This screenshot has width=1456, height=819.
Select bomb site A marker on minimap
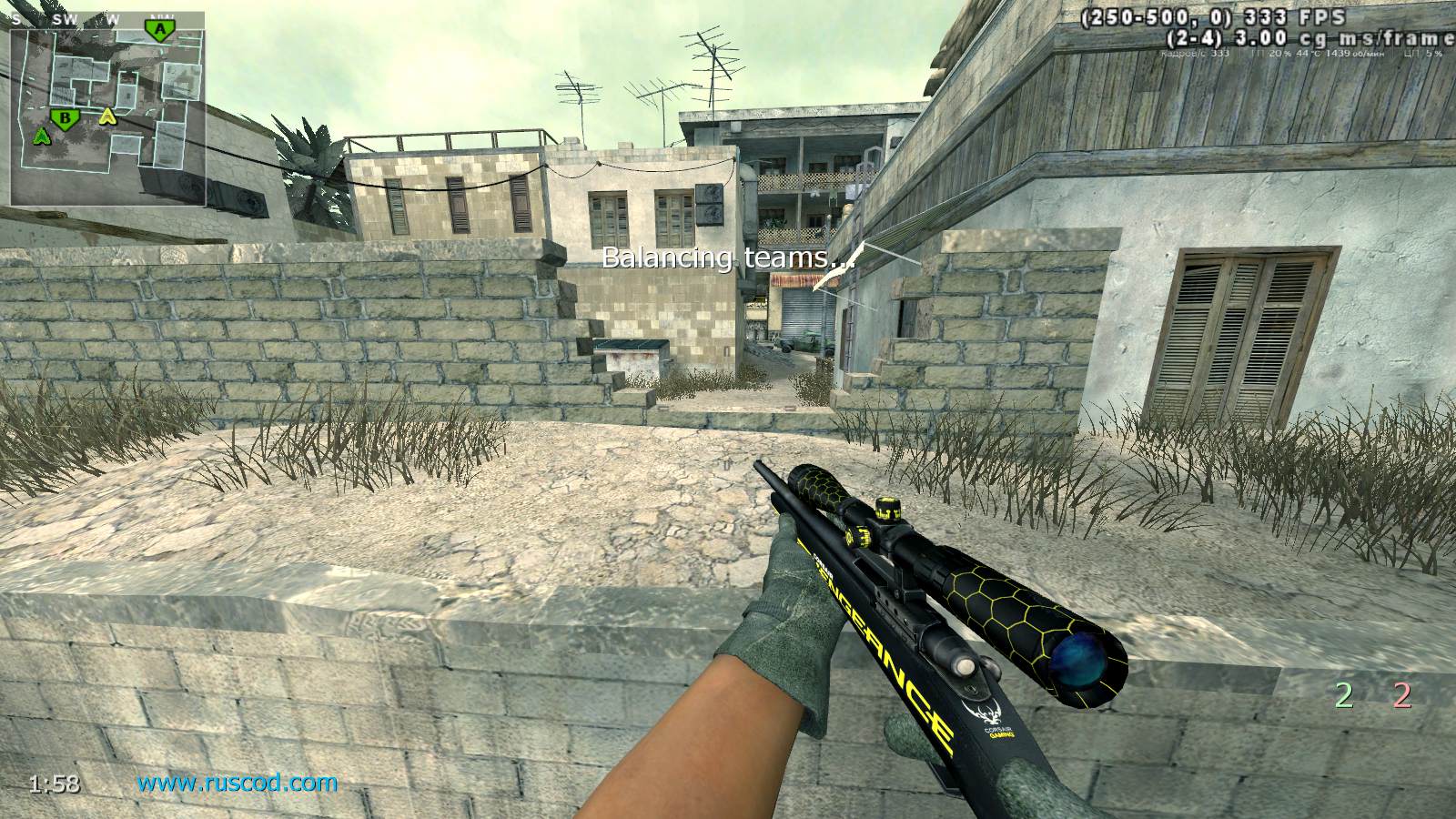tap(160, 30)
